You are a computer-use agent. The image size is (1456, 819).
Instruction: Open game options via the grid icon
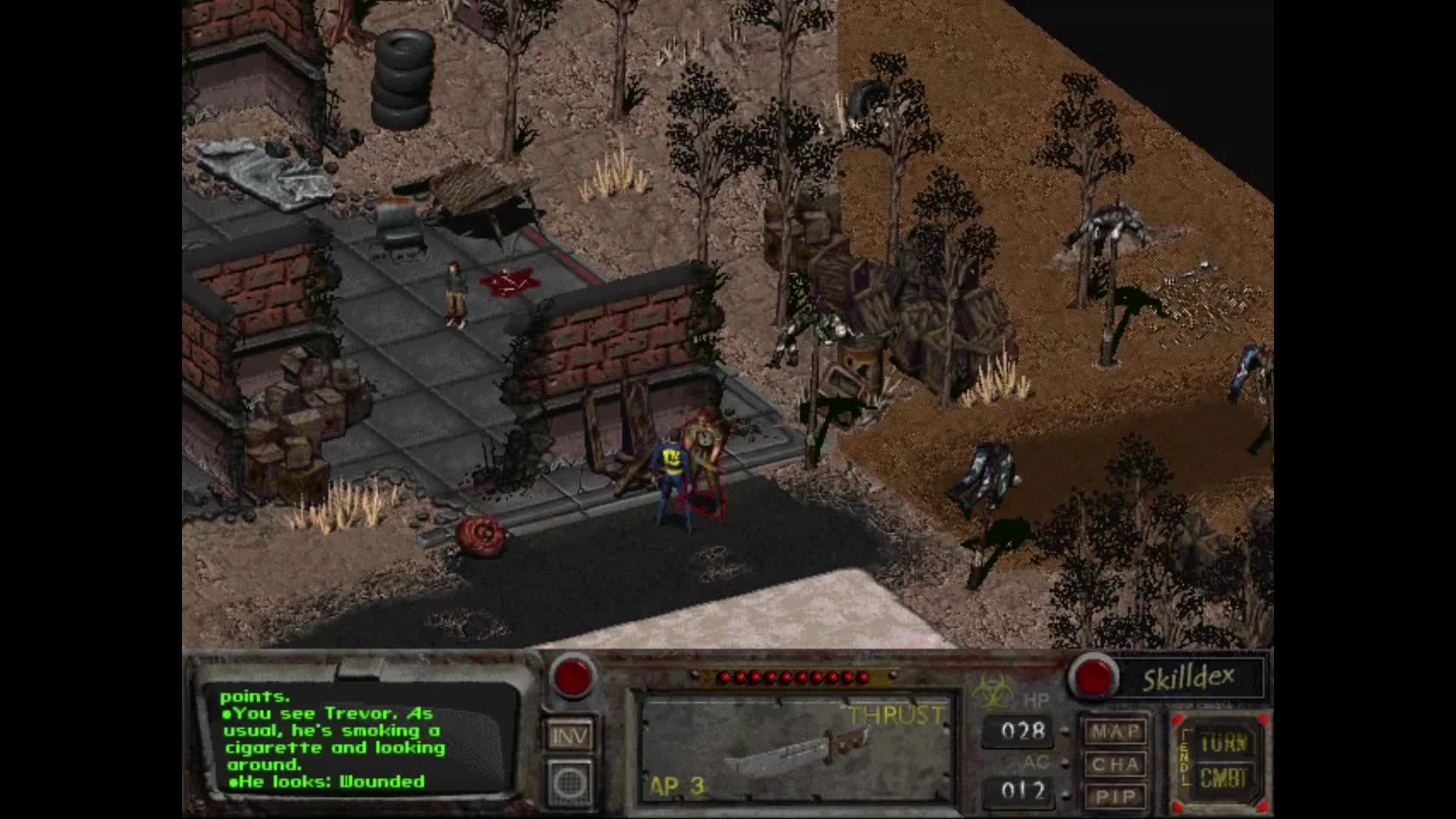coord(571,783)
